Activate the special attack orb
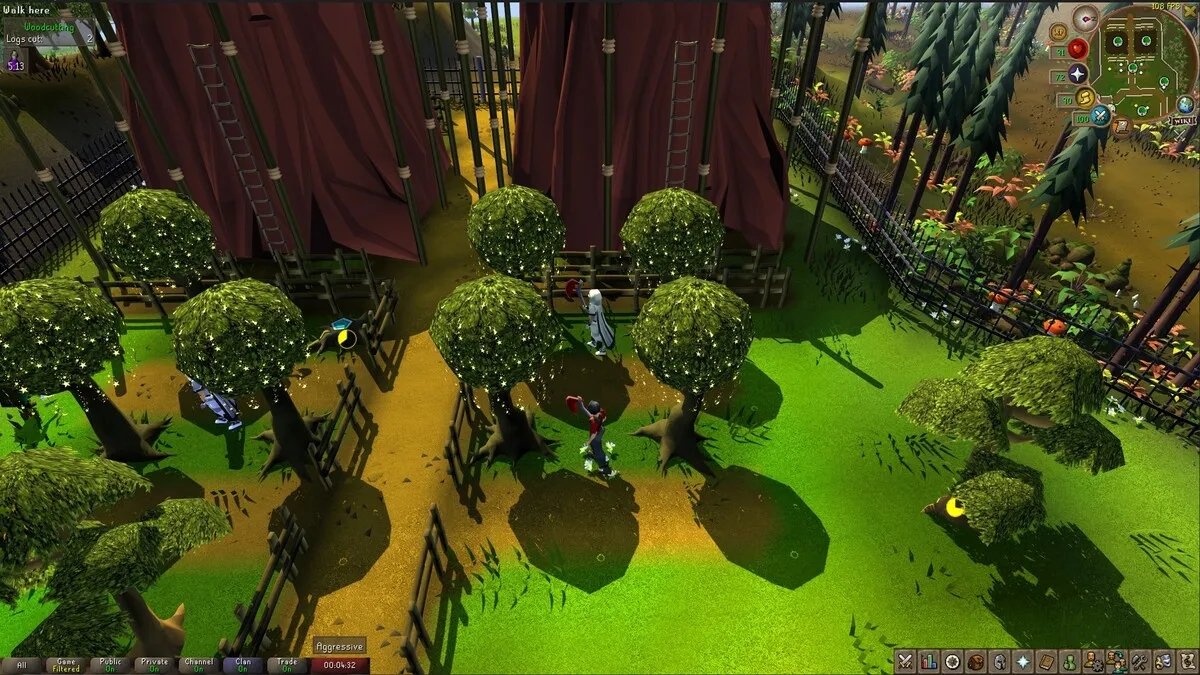 point(1101,116)
